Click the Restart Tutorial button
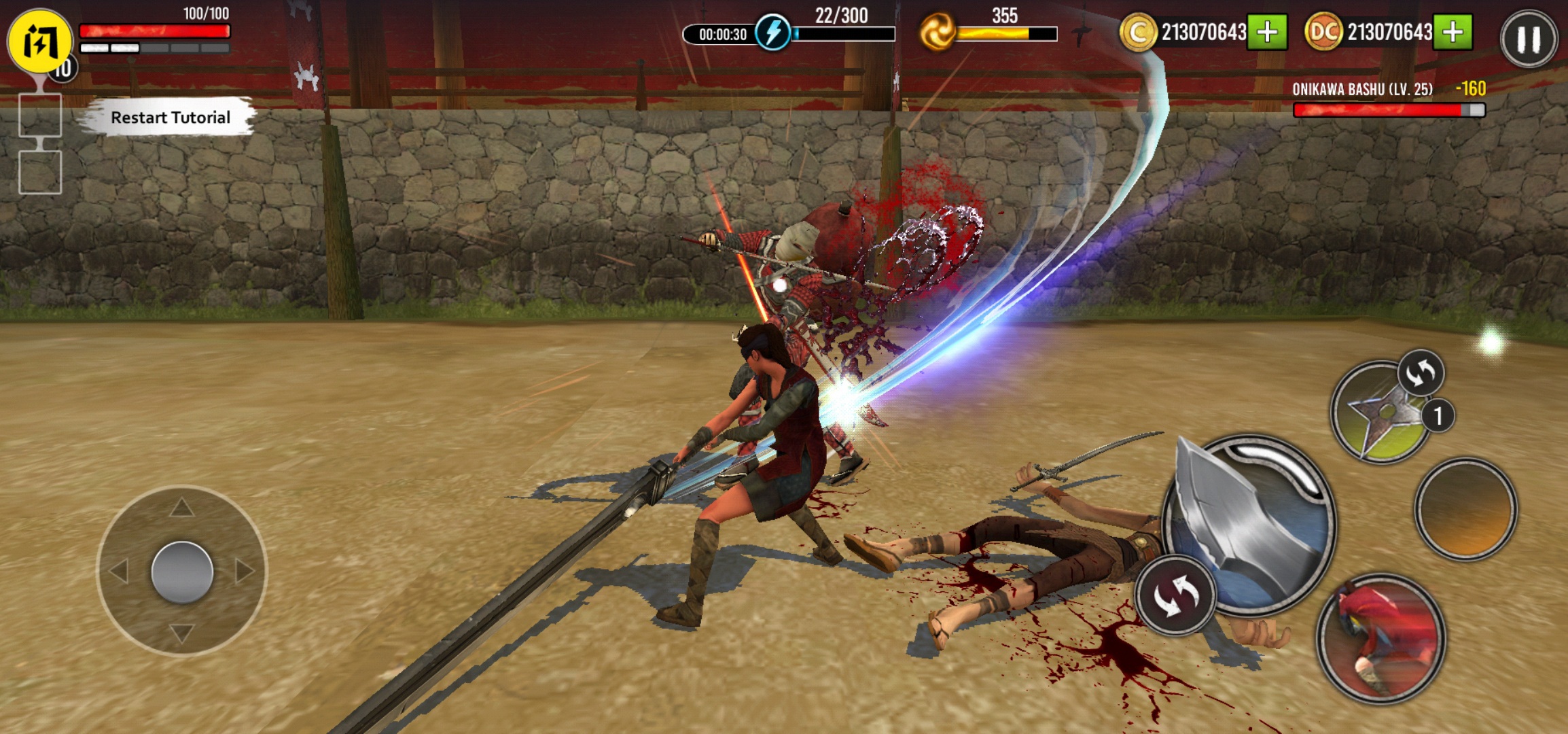Viewport: 1568px width, 734px height. click(x=170, y=118)
